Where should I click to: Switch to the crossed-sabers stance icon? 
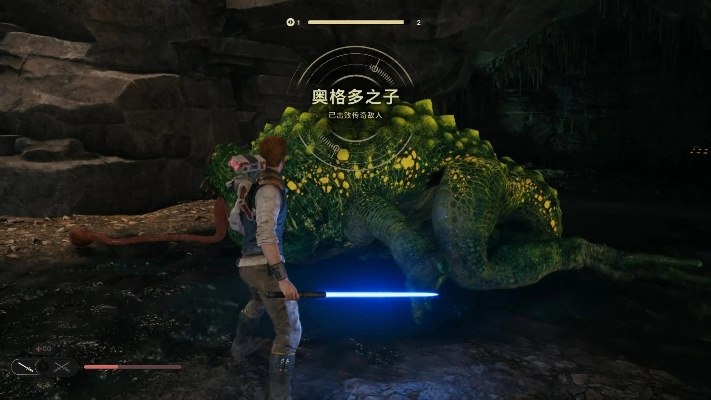[x=65, y=367]
